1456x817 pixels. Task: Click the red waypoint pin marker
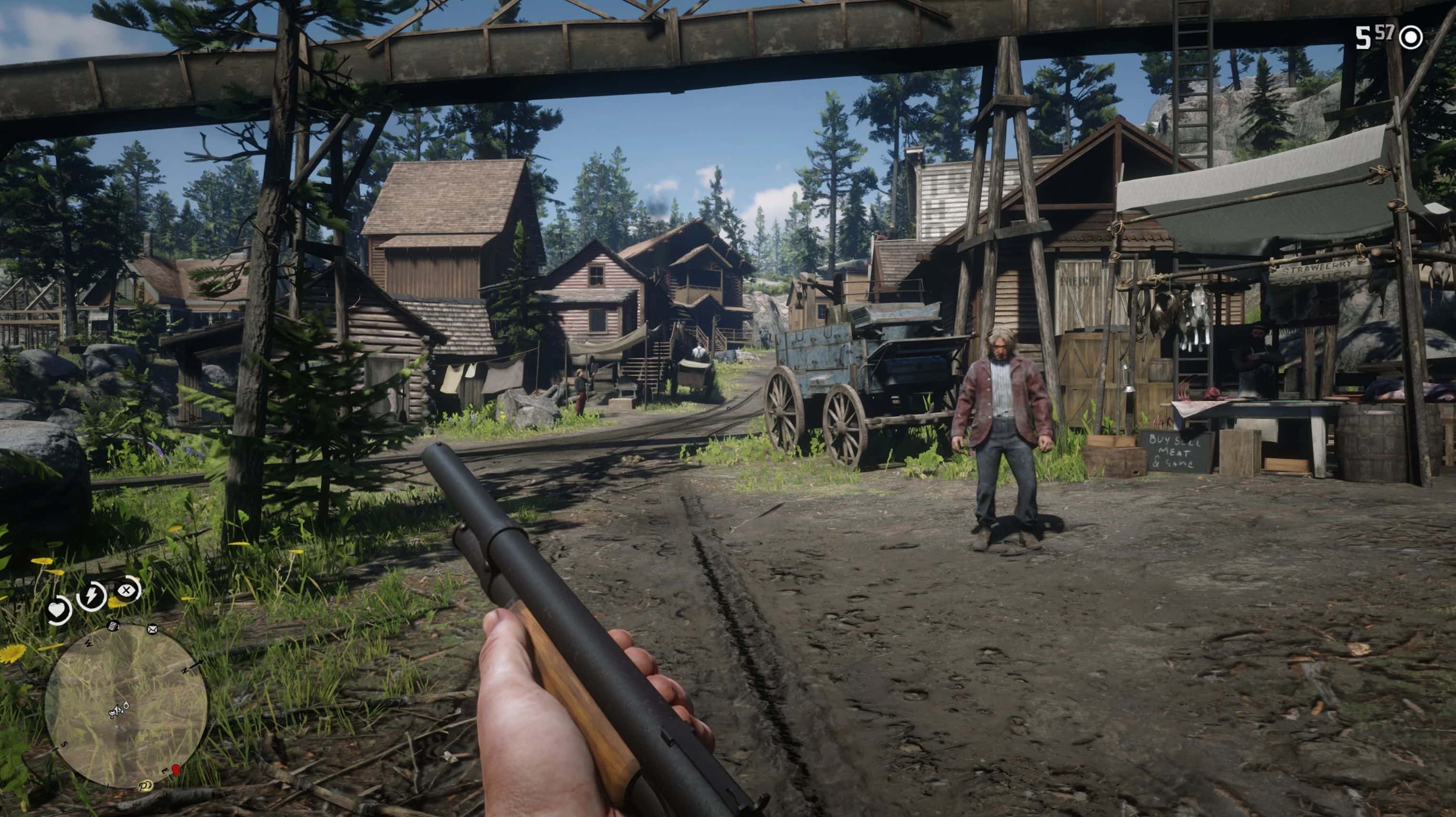tap(176, 769)
